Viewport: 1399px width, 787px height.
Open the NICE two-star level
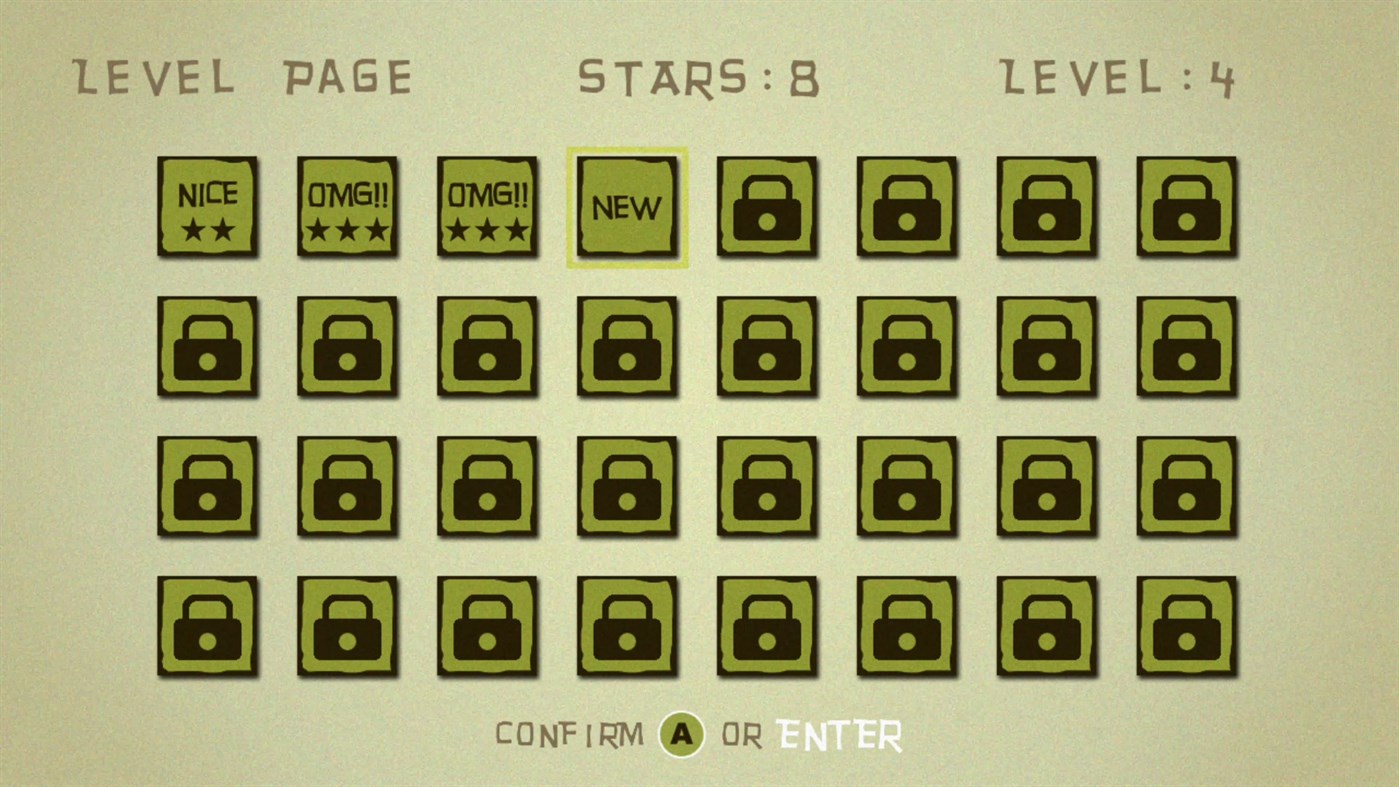[x=207, y=206]
